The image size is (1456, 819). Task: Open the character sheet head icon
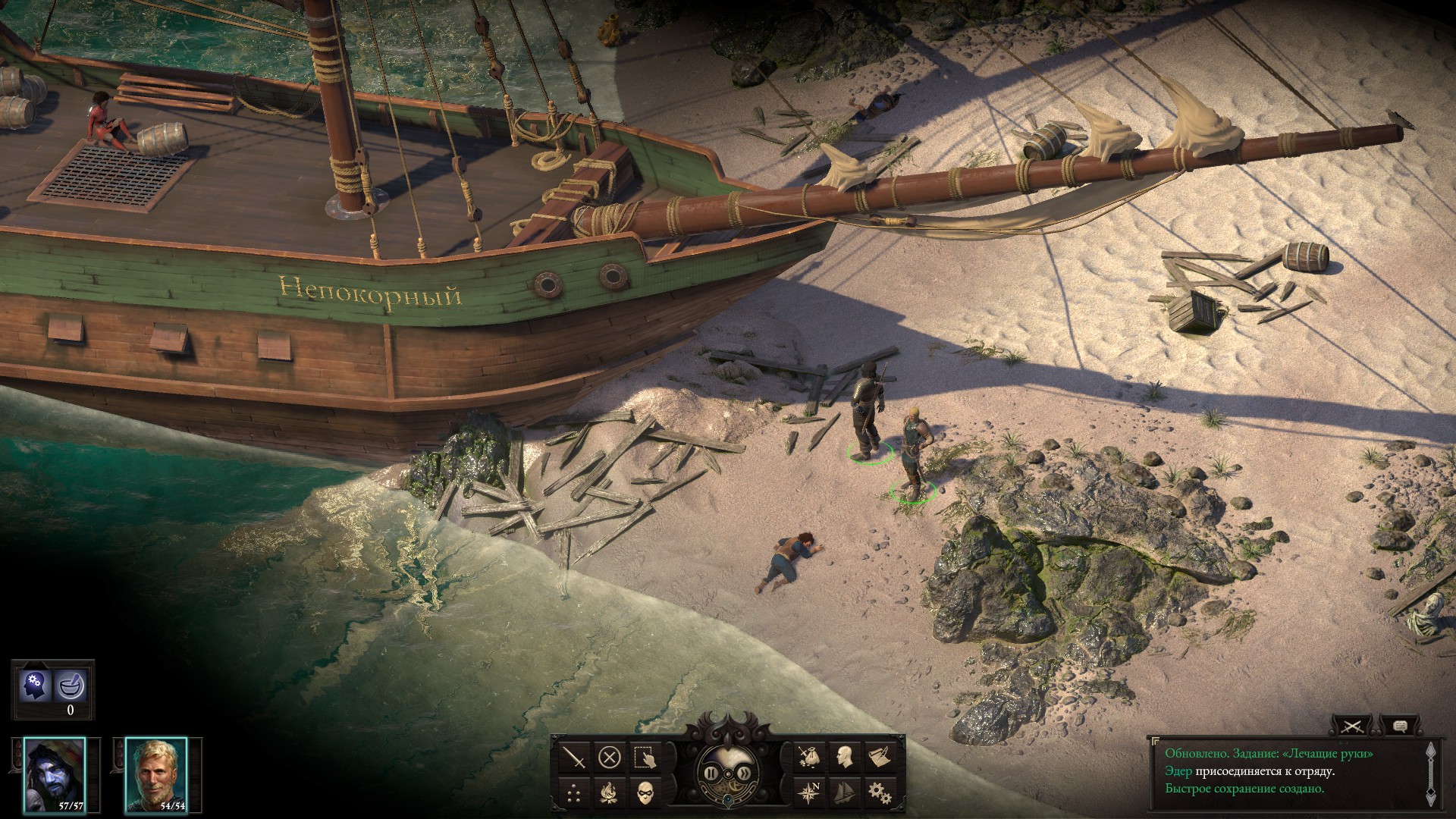pyautogui.click(x=844, y=757)
